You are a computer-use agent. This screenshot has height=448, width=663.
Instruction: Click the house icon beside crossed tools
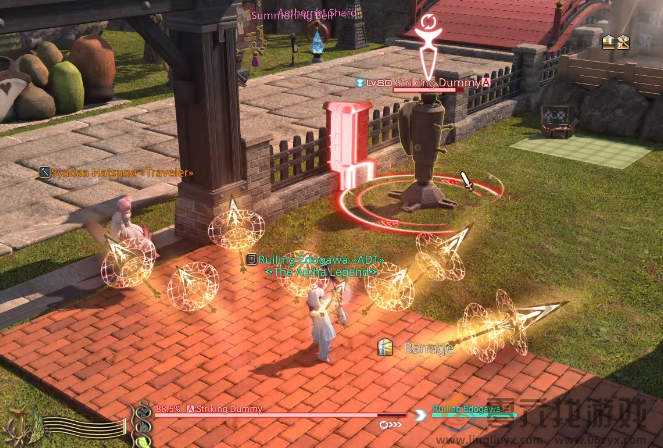[608, 41]
